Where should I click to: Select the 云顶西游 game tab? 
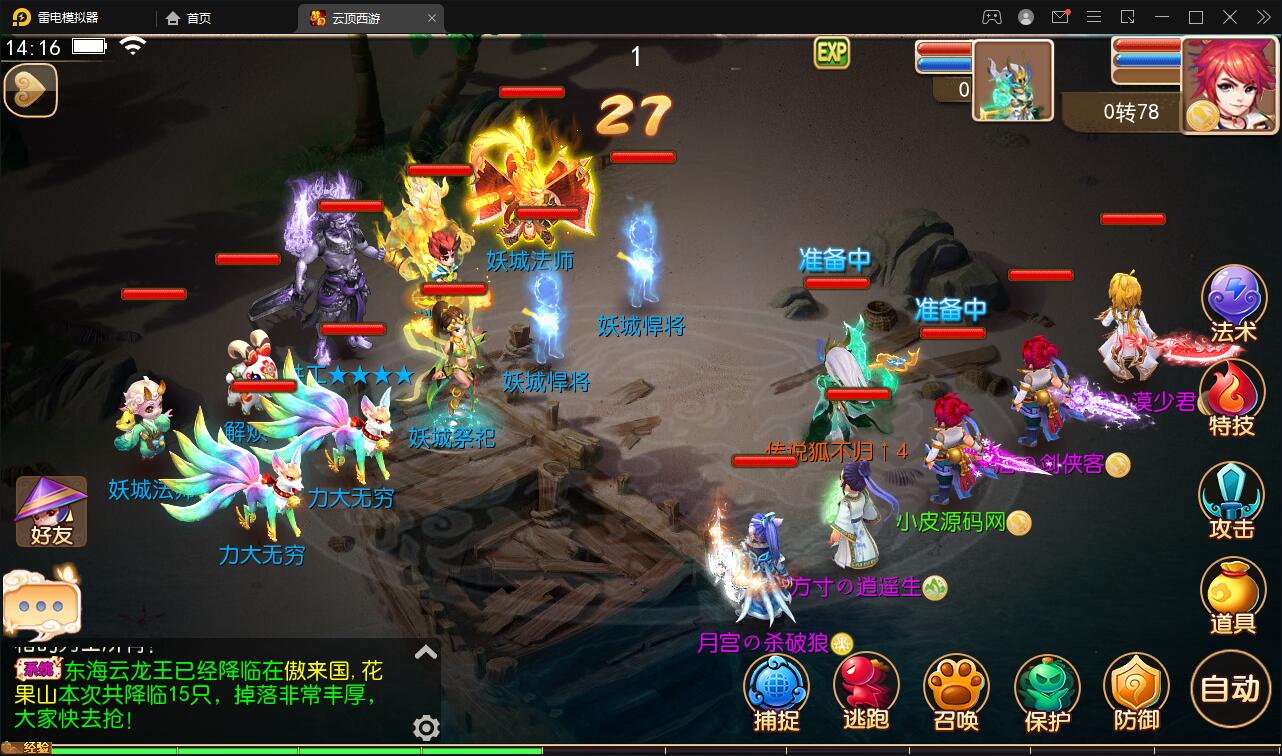click(355, 17)
